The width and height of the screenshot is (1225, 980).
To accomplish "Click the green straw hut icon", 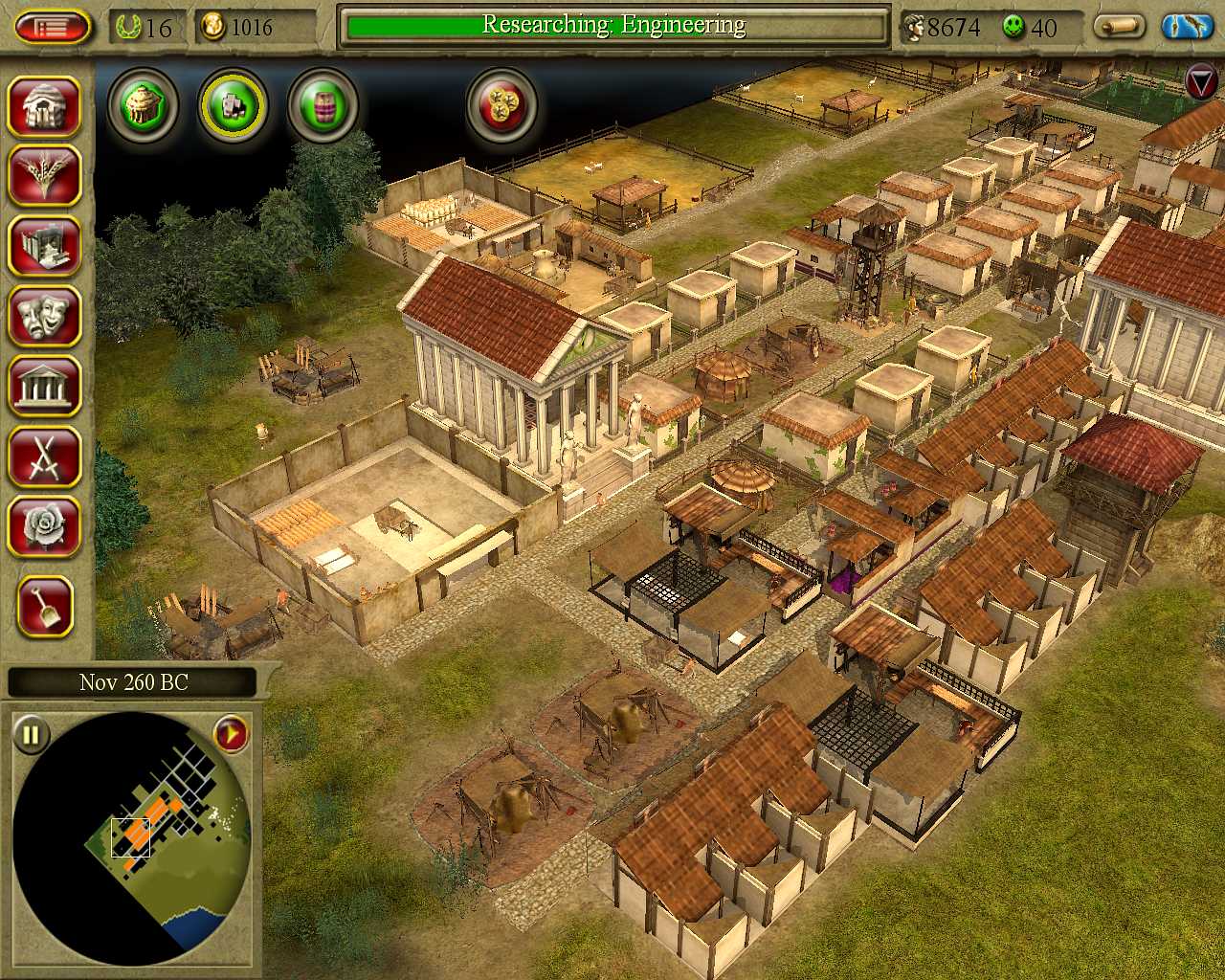I will [144, 104].
